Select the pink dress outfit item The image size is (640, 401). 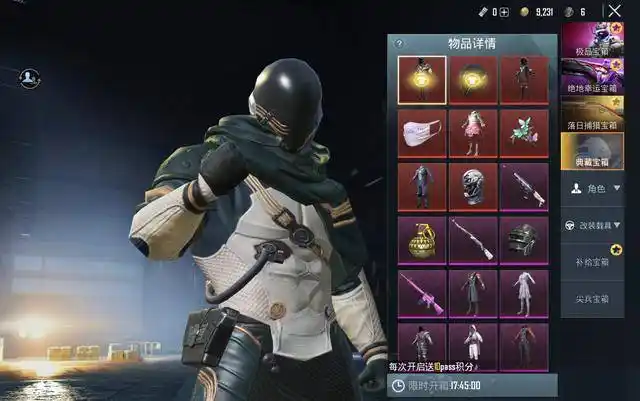click(x=473, y=134)
